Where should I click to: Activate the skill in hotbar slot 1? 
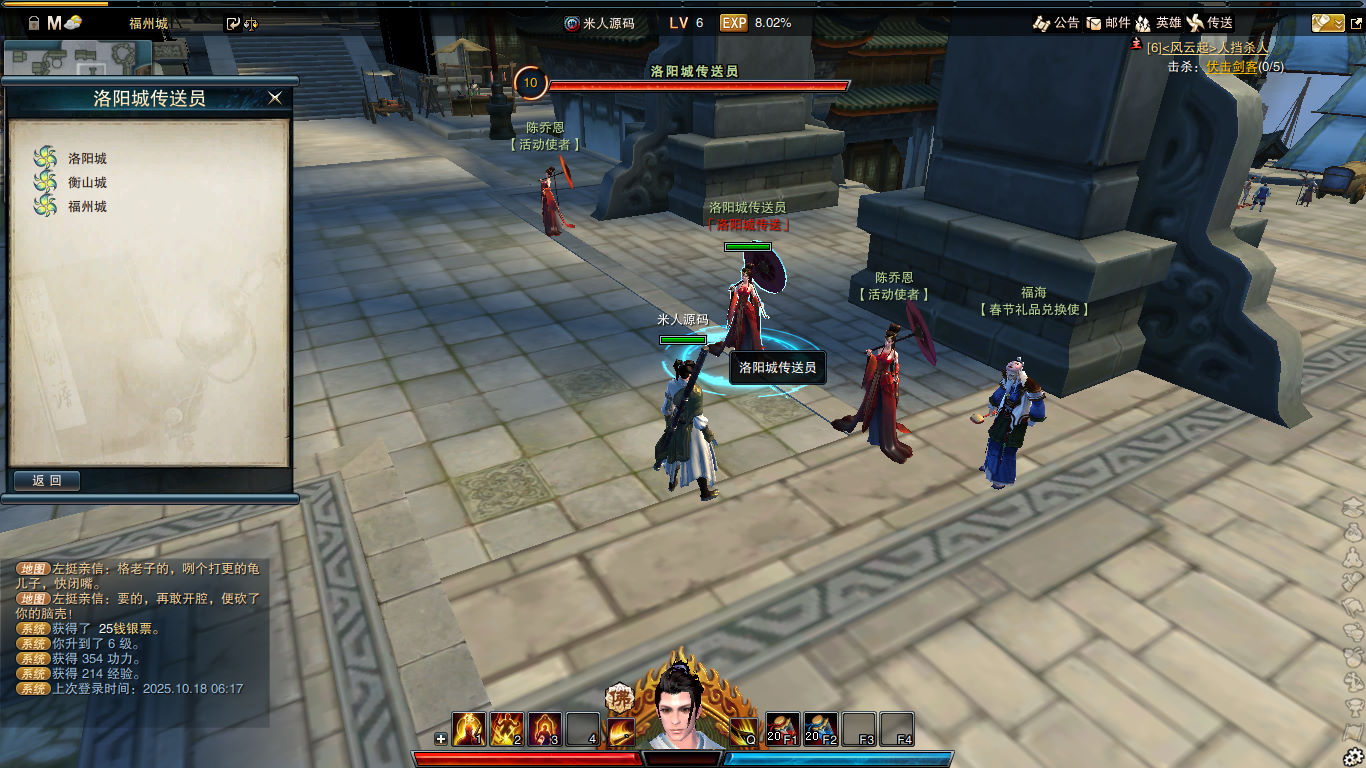click(x=469, y=729)
